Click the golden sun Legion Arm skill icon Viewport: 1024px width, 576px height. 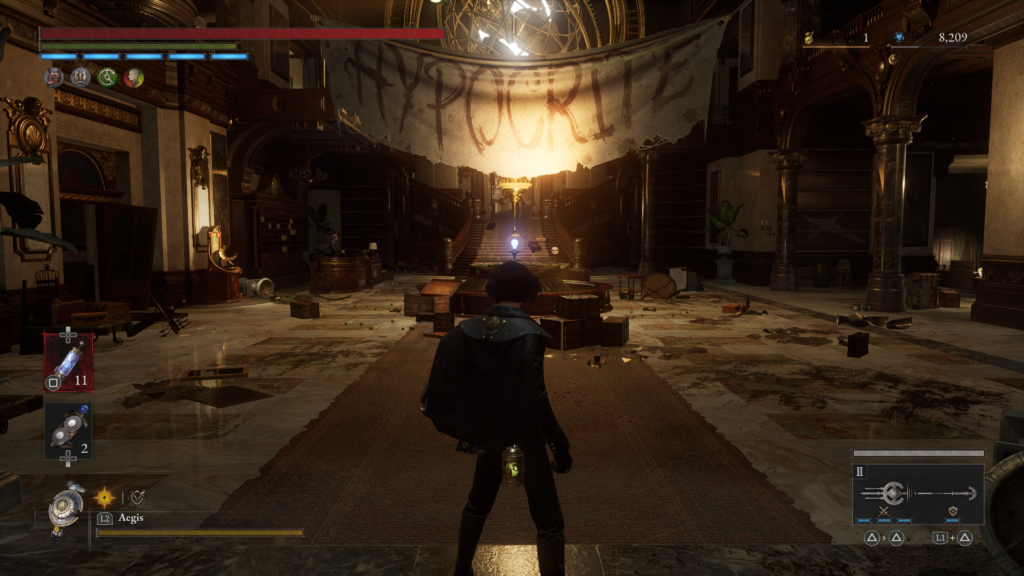click(104, 496)
